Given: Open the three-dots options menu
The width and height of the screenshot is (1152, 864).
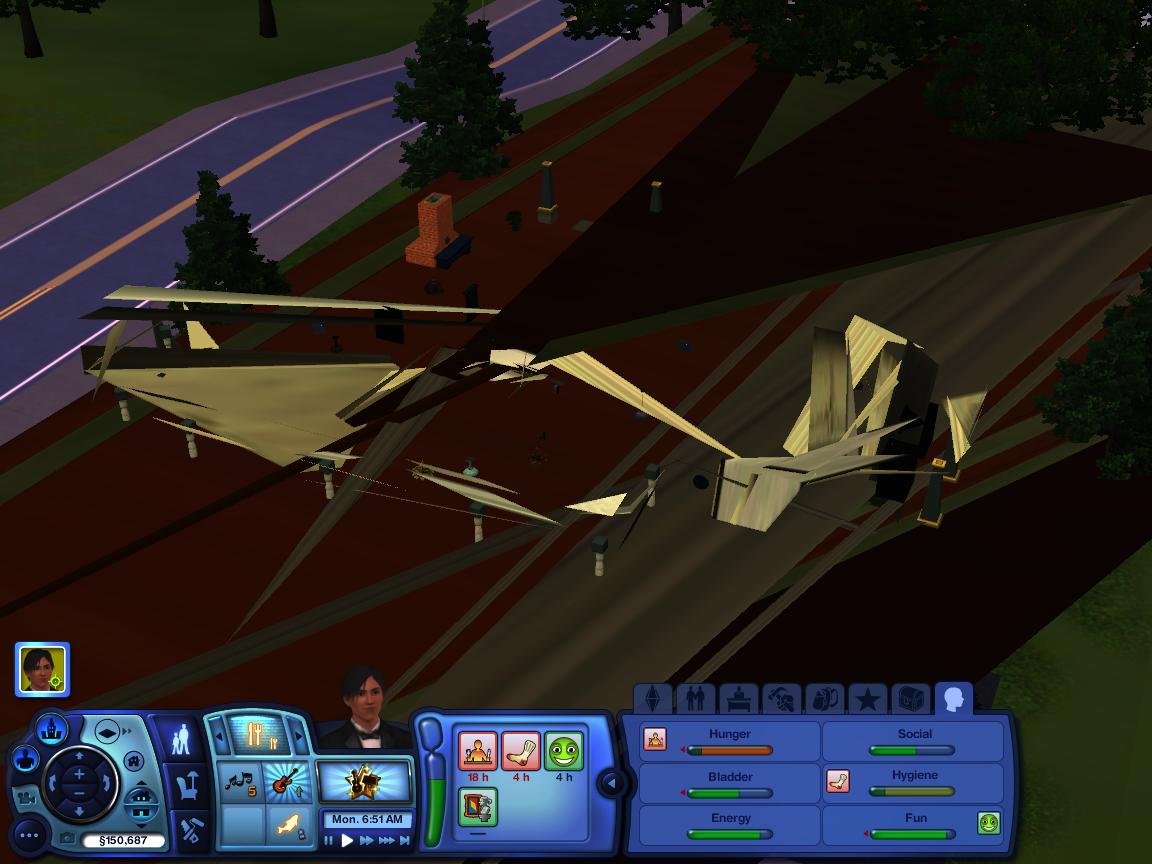Looking at the screenshot, I should [29, 834].
